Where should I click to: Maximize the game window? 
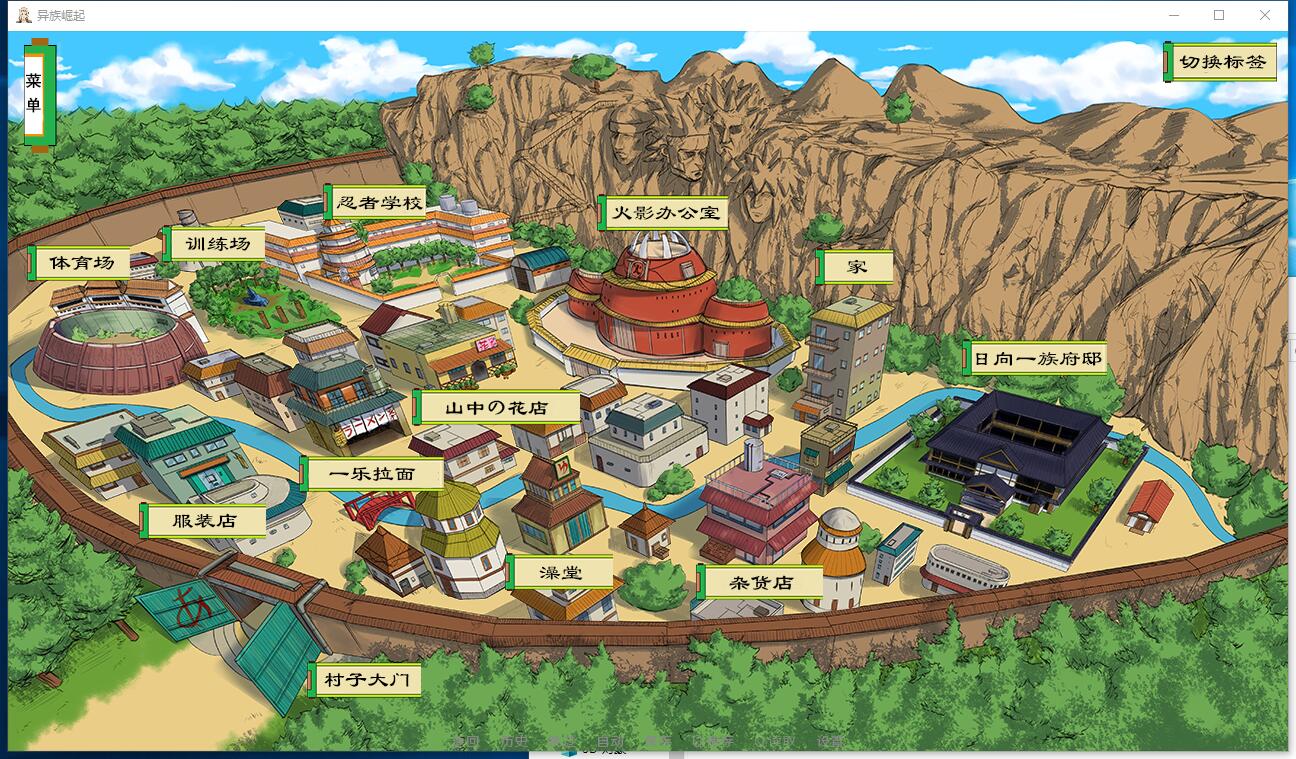coord(1219,15)
